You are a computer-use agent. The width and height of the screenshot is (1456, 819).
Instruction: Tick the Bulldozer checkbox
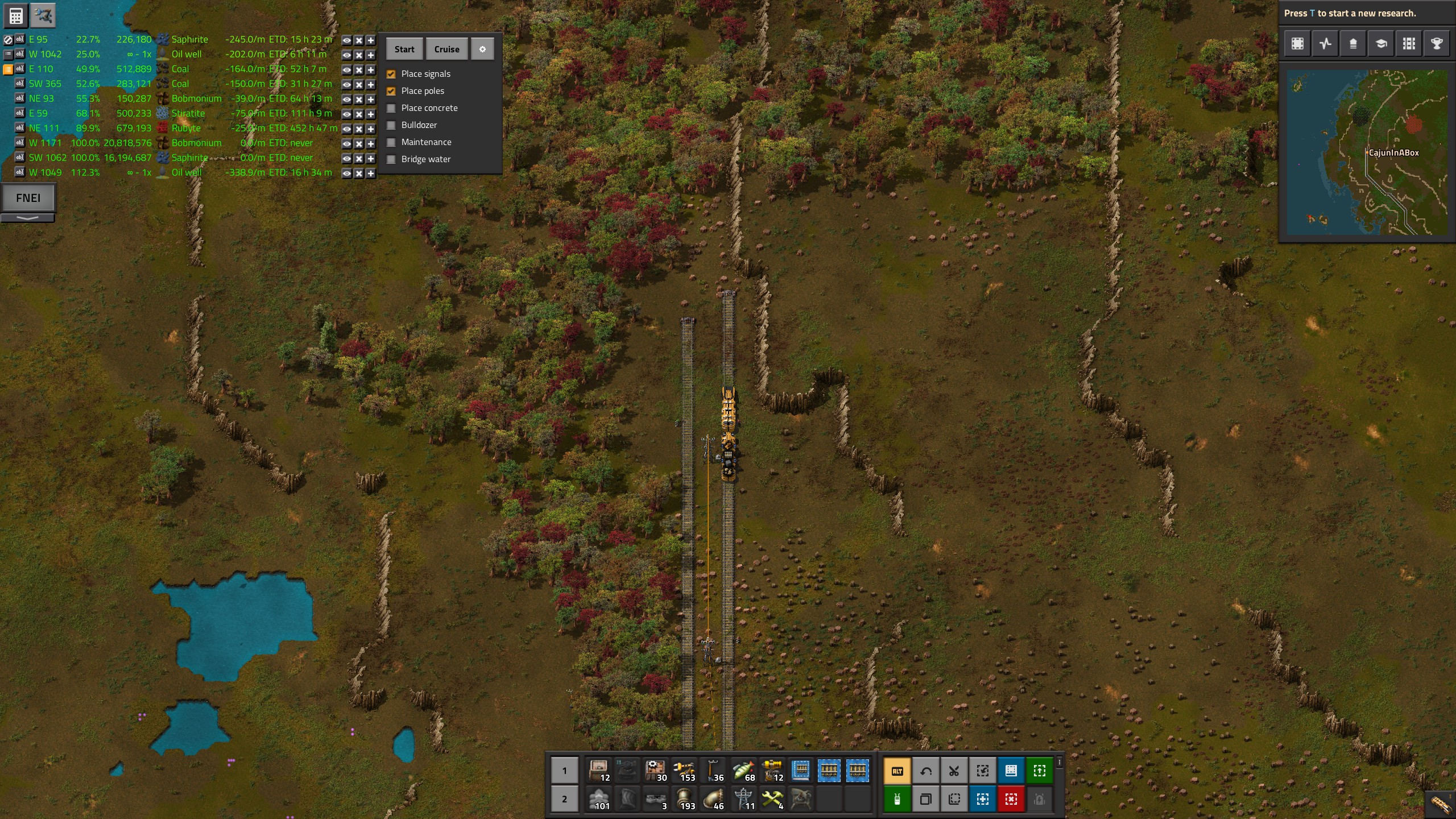pyautogui.click(x=391, y=125)
